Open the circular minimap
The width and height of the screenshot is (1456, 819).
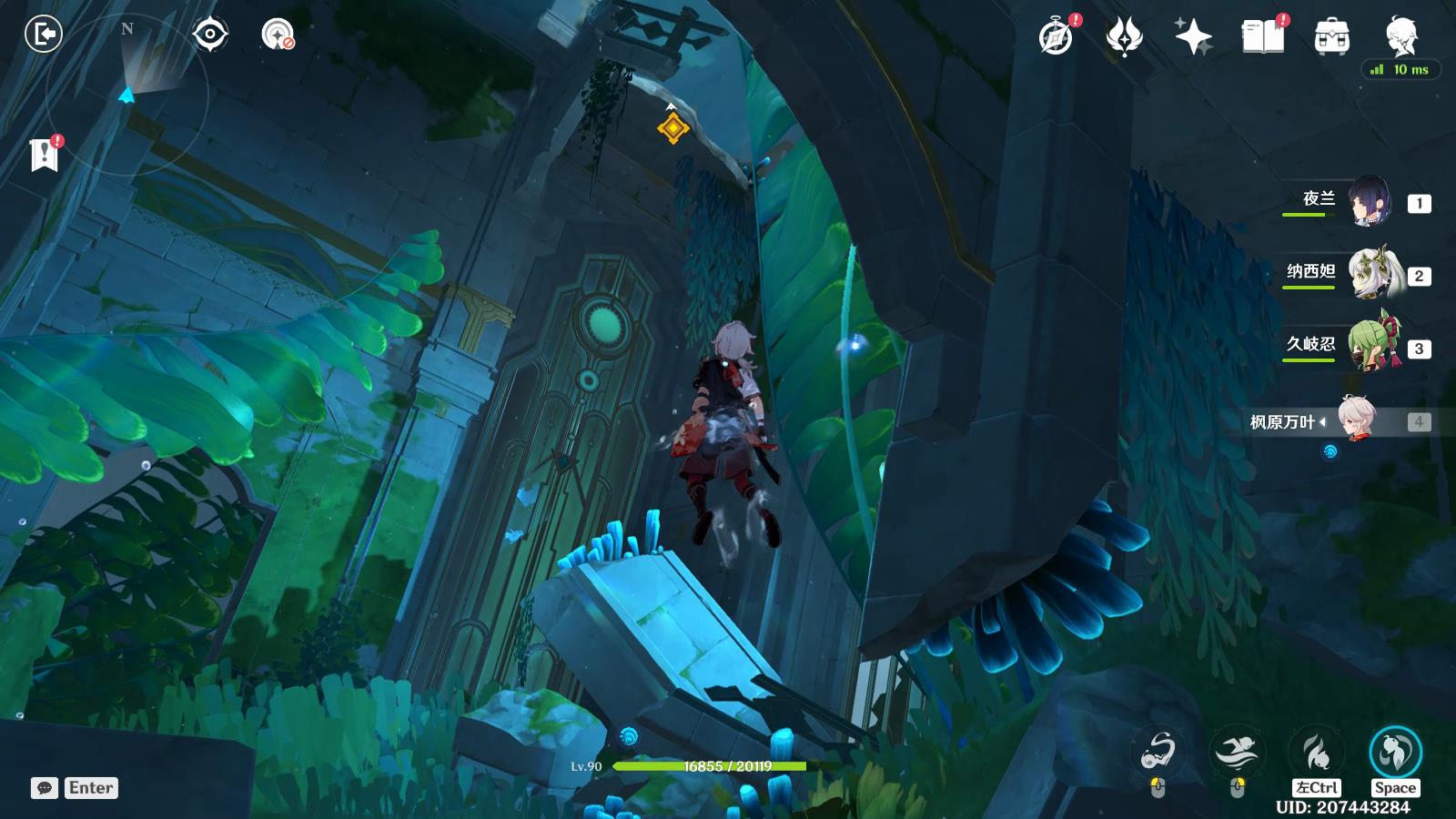coord(127,91)
